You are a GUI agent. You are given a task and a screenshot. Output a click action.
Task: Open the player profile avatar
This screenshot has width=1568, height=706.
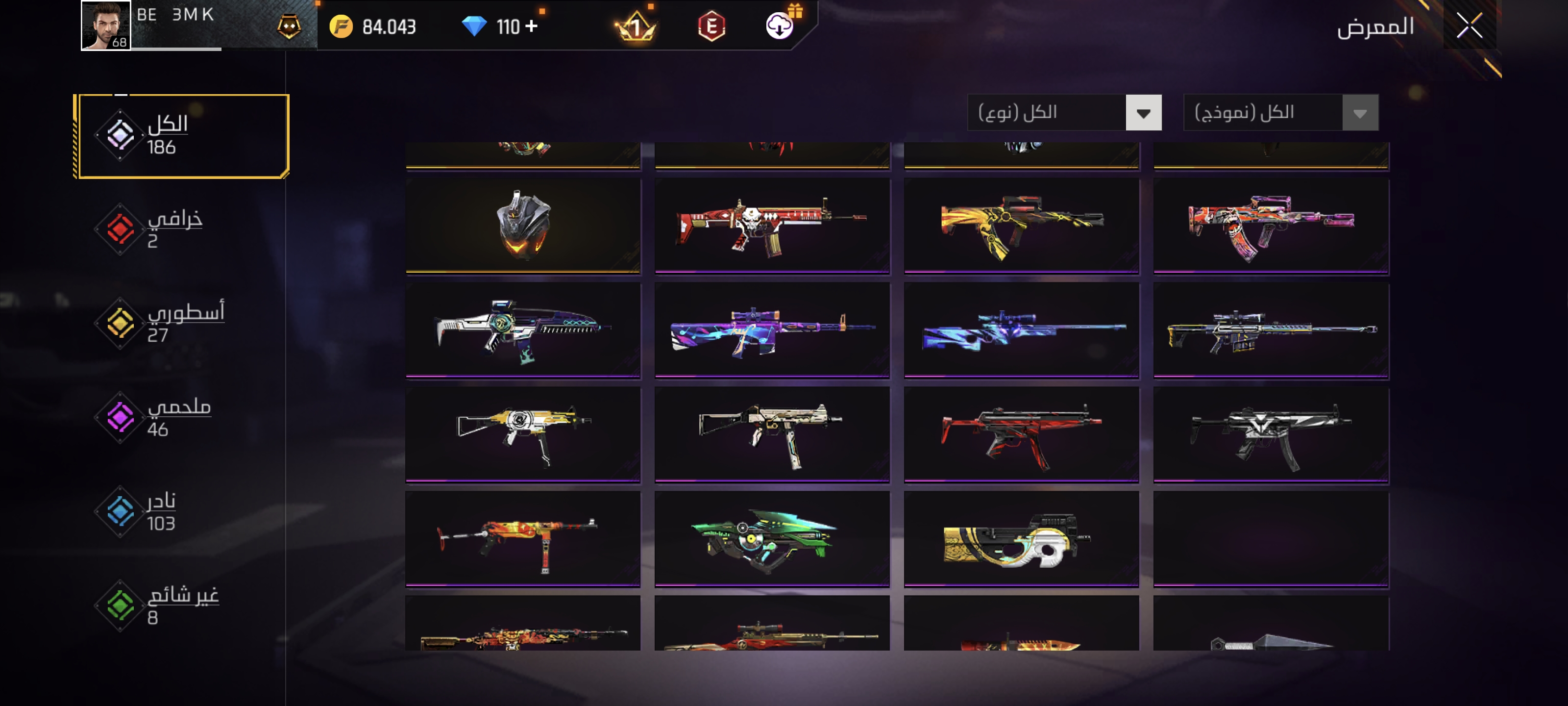(106, 25)
